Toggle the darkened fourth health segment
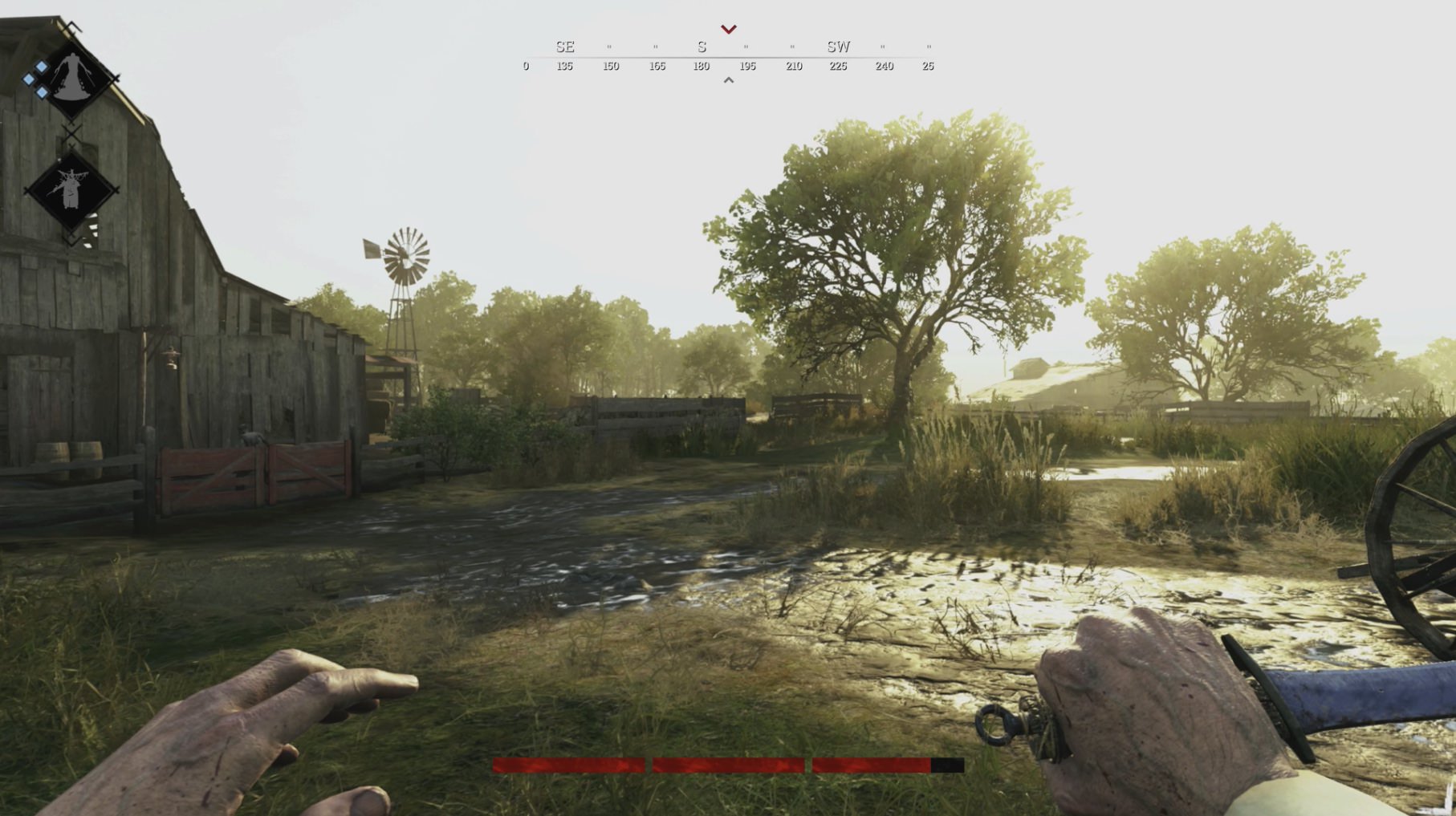Screen dimensions: 1456x816 [947, 767]
